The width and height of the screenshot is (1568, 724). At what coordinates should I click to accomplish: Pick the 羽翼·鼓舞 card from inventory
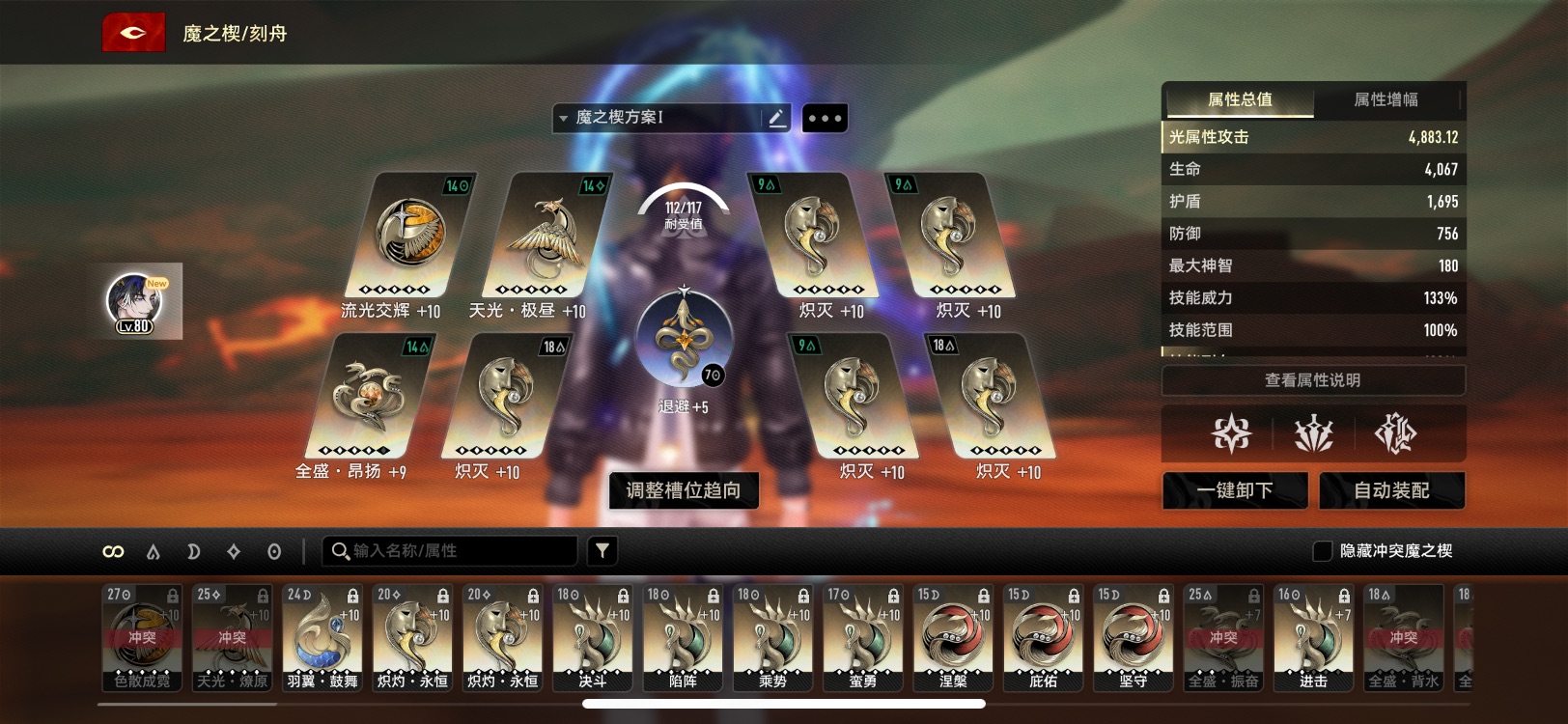[322, 637]
